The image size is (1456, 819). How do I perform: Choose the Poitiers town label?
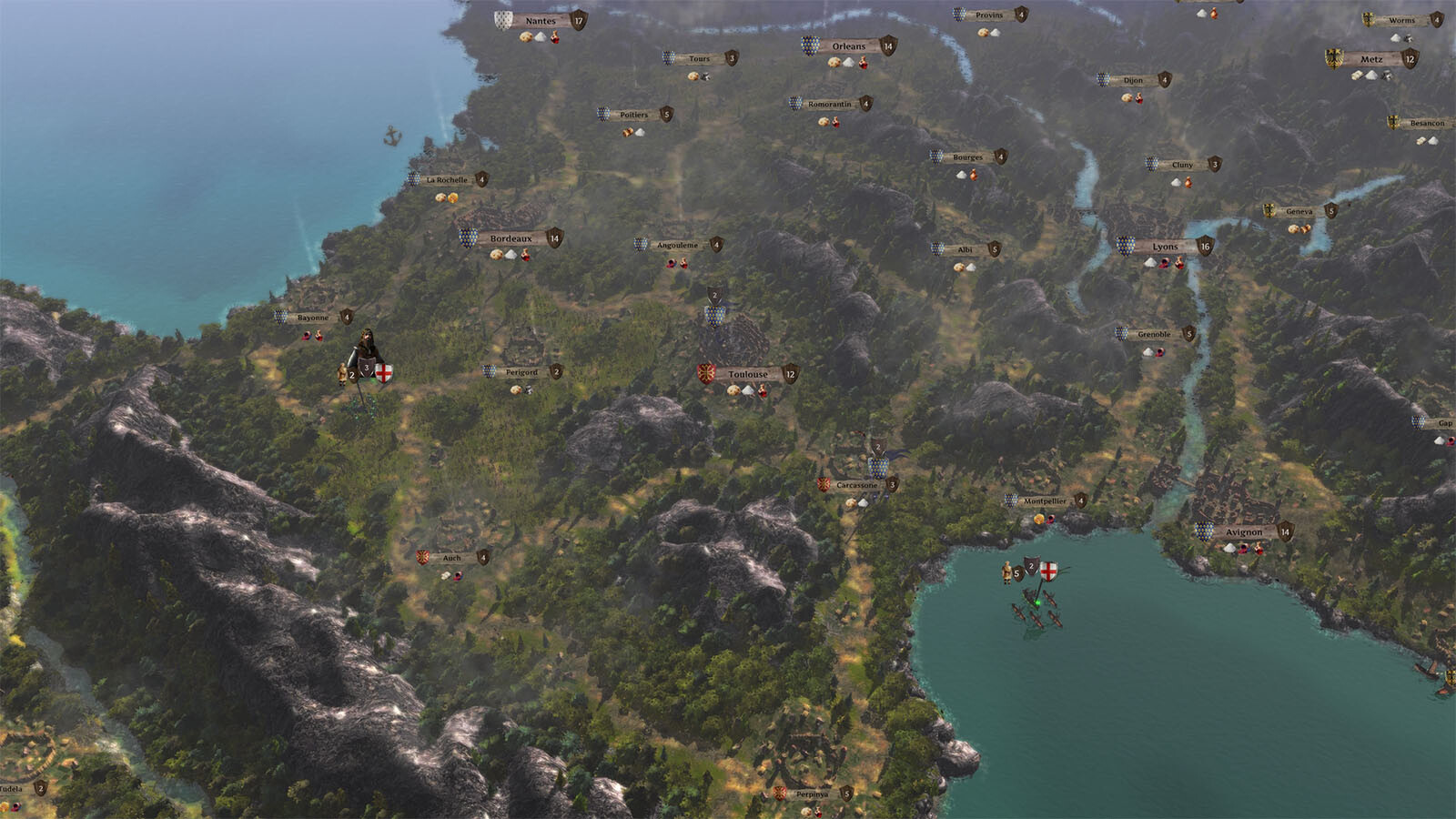tap(634, 116)
